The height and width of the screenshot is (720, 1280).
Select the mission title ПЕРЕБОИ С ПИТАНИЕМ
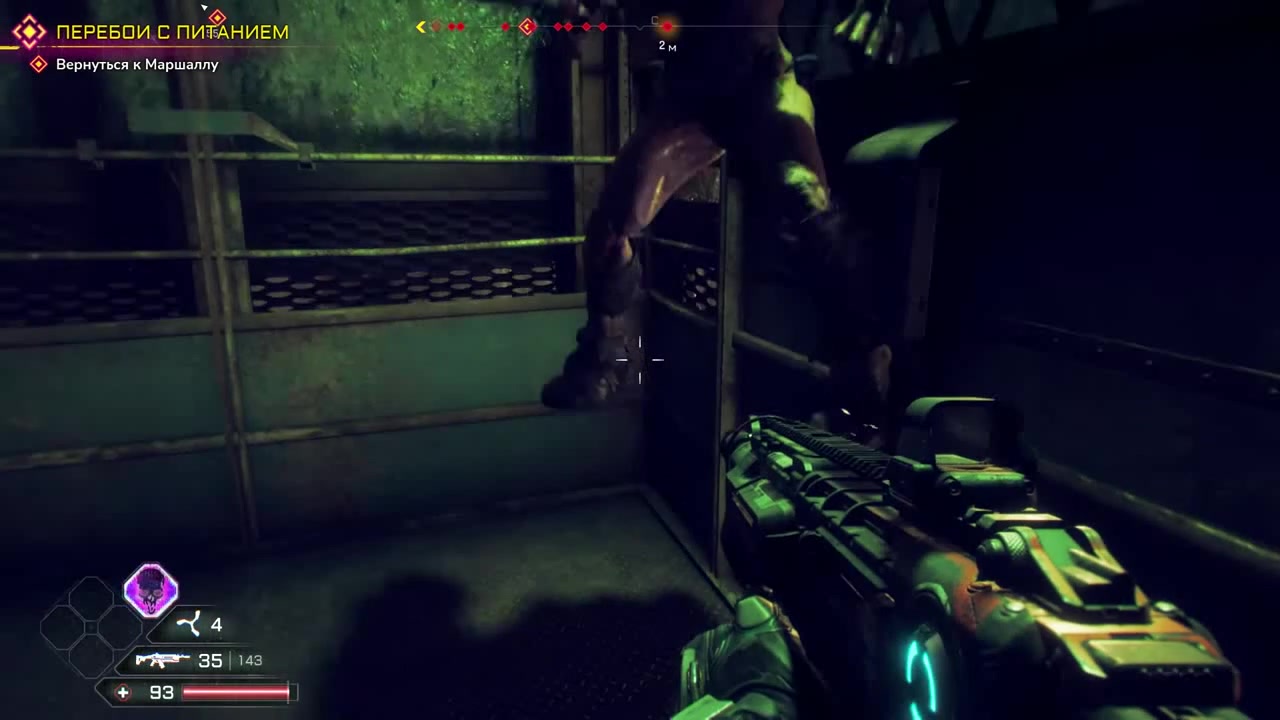172,31
